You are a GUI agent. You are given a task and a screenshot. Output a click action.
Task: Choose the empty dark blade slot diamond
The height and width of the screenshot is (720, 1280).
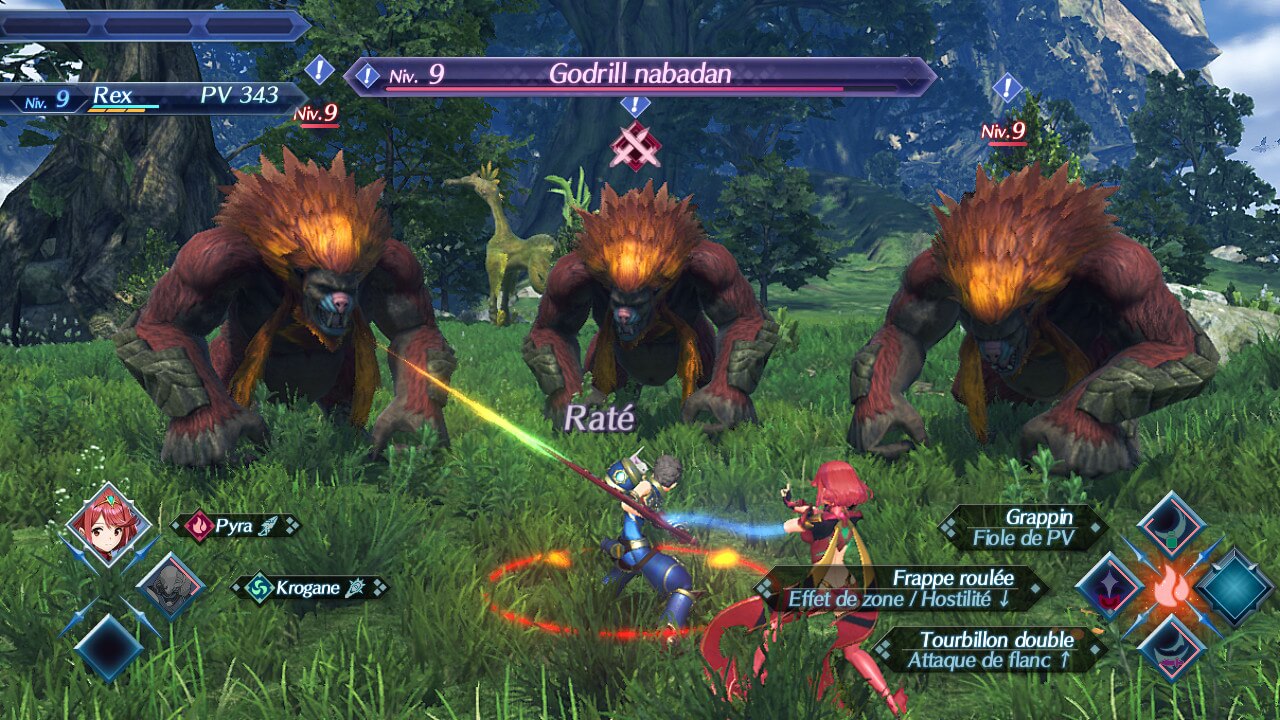pyautogui.click(x=108, y=648)
